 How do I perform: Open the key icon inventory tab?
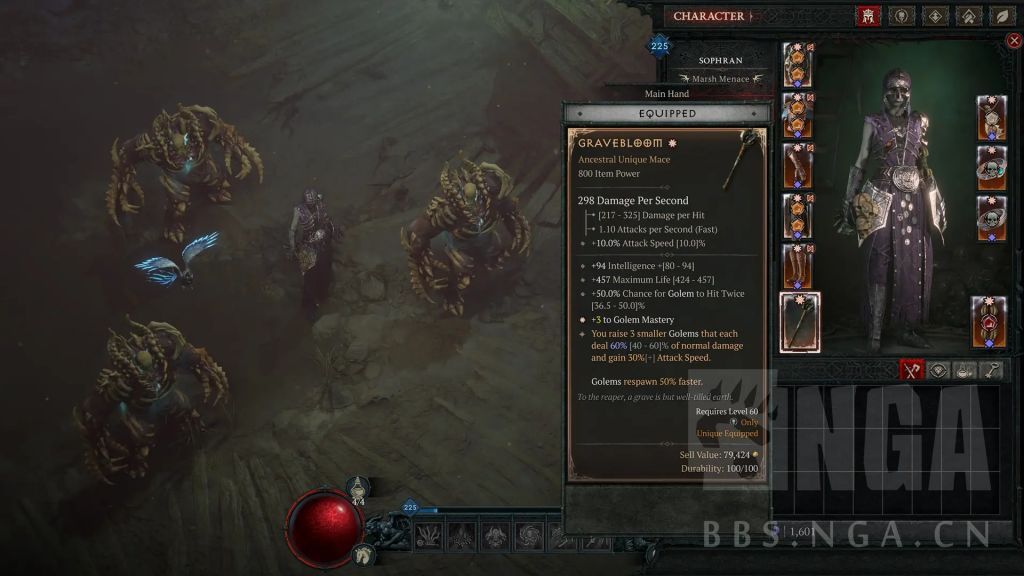tap(991, 370)
